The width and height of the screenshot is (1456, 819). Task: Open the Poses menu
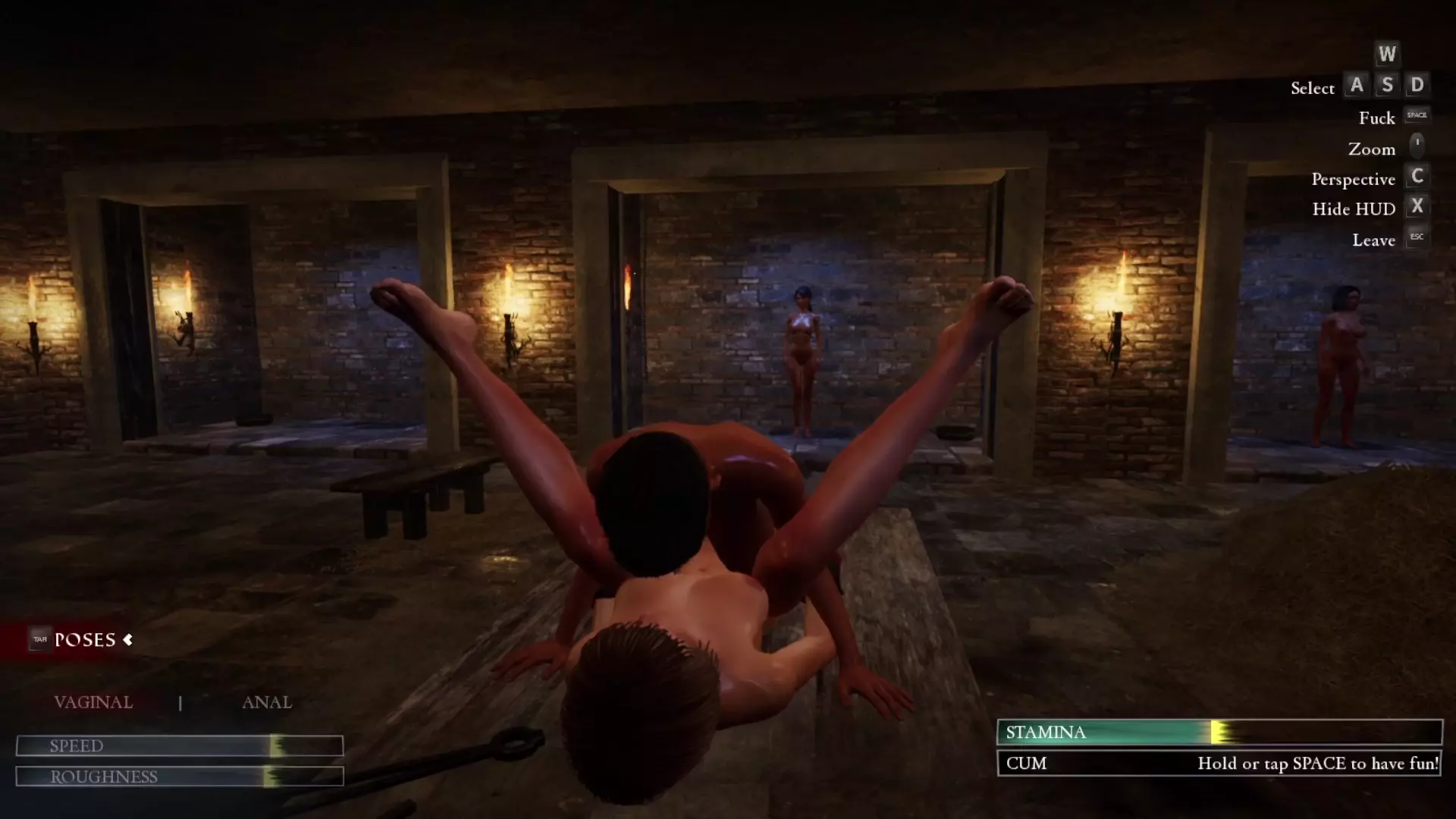[84, 640]
